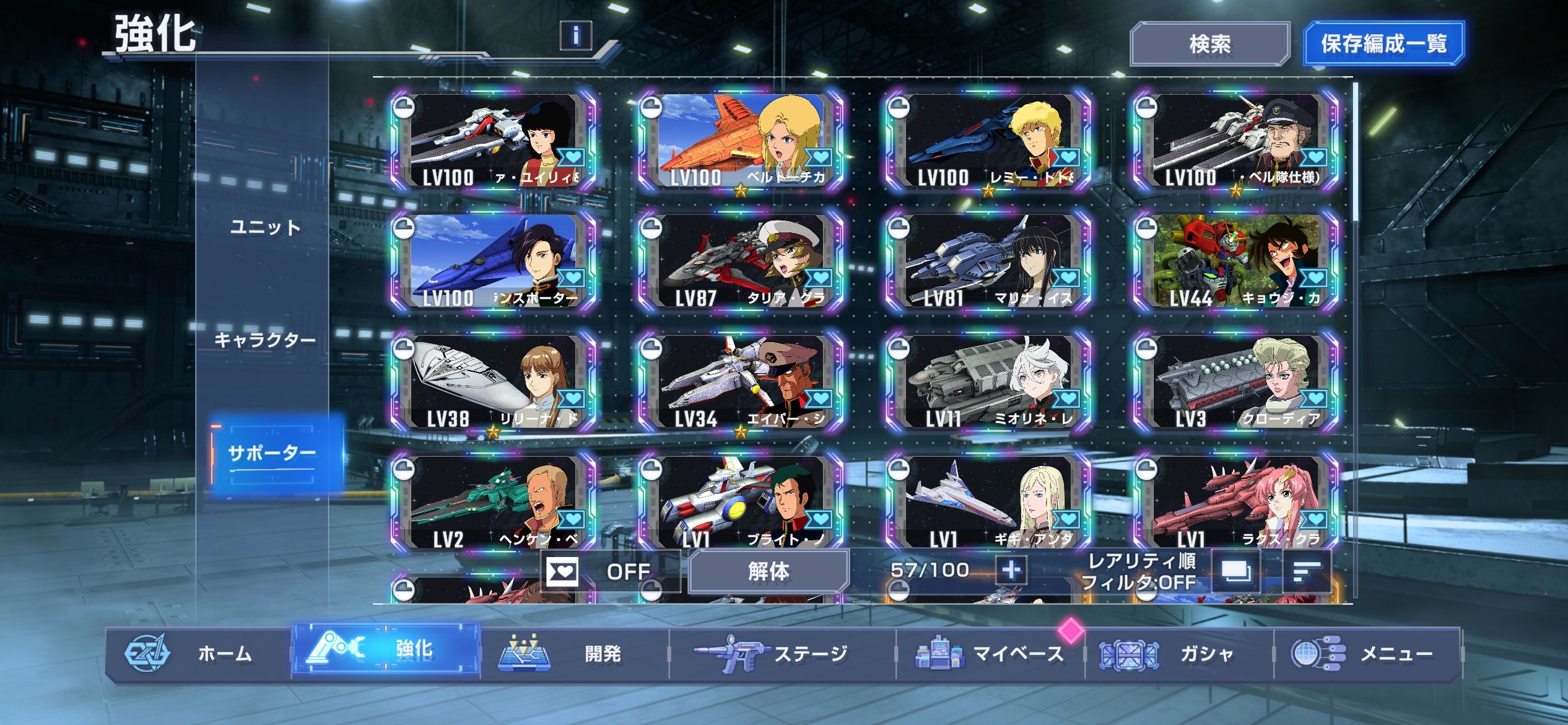Select the LV38 リリーナ supporter card

coord(493,382)
